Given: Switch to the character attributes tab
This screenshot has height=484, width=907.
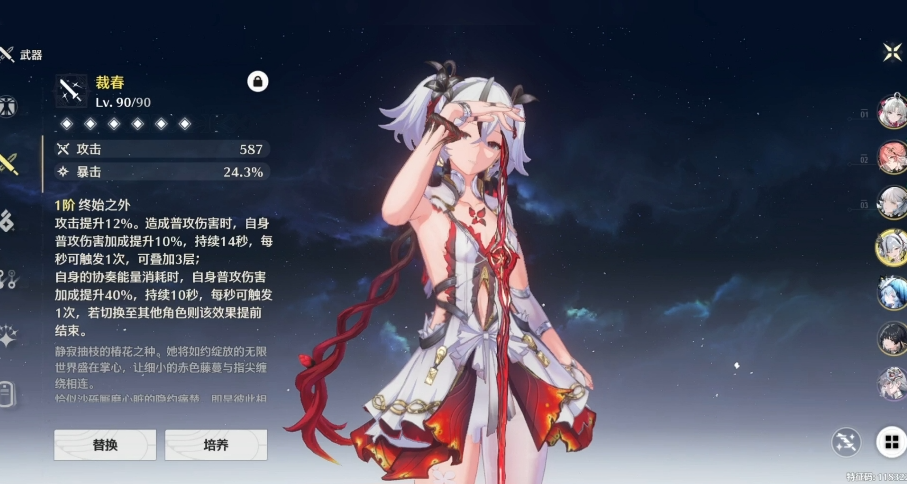Looking at the screenshot, I should 7,107.
